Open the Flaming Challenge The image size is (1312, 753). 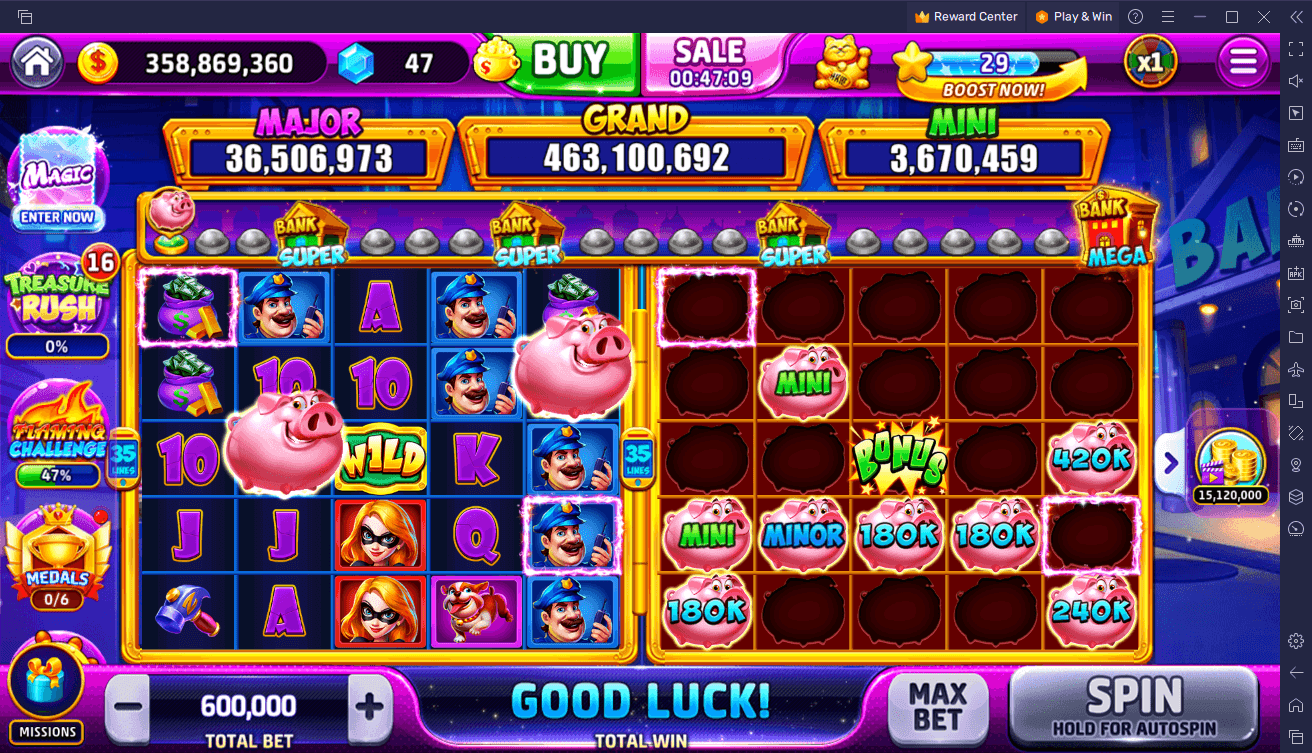pyautogui.click(x=57, y=442)
